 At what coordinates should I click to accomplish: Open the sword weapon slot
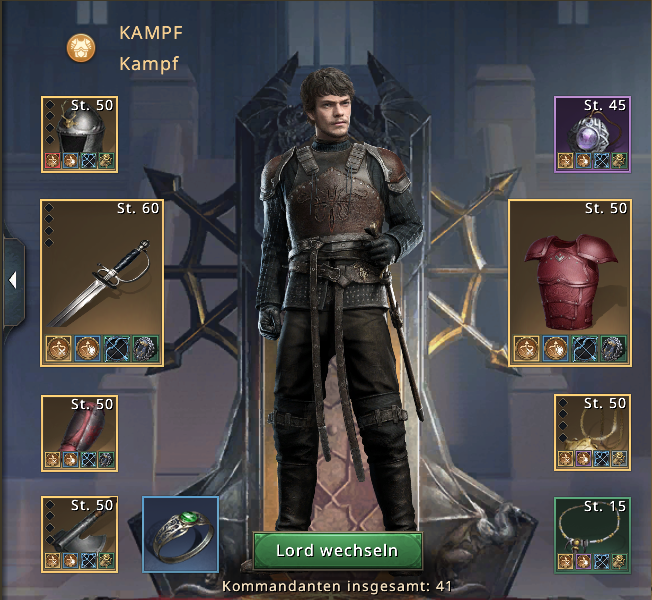pos(101,281)
